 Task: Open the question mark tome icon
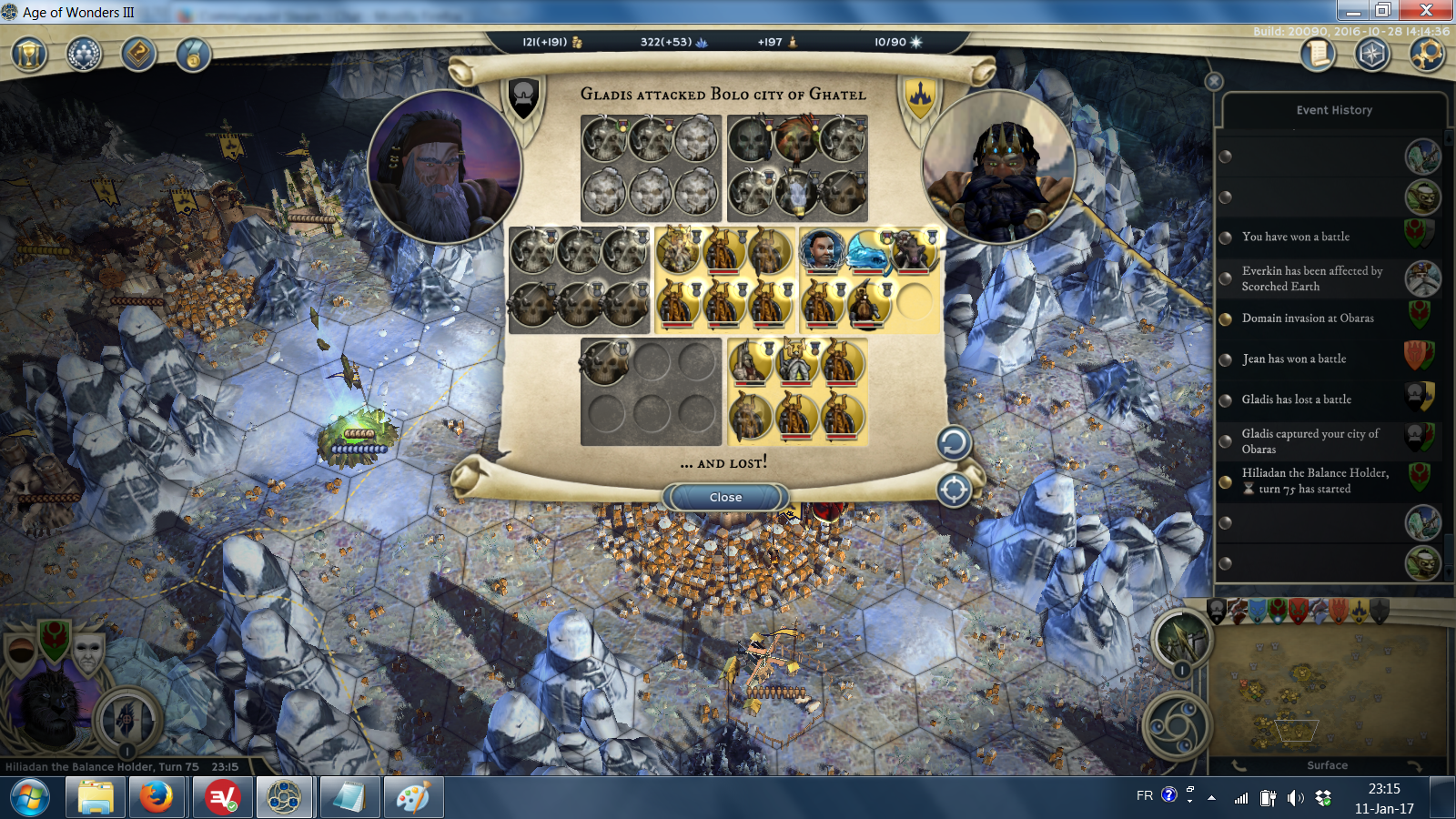coord(138,55)
